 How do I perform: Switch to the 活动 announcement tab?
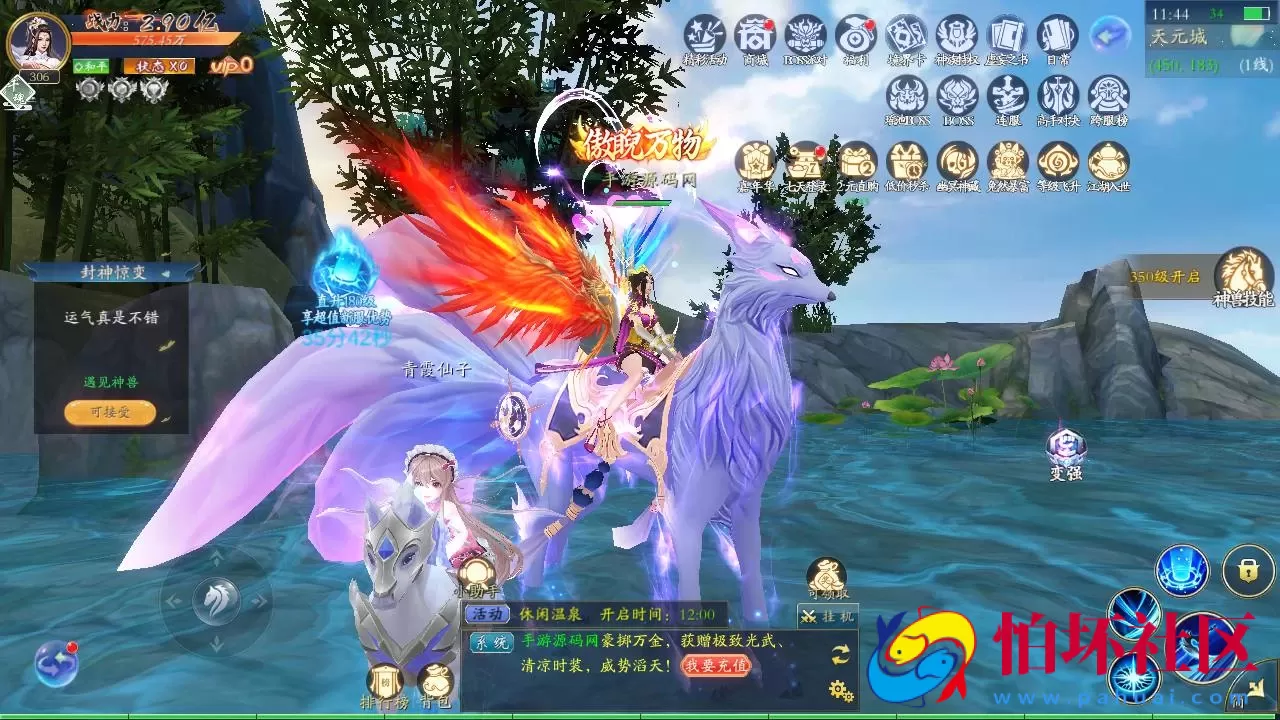pyautogui.click(x=489, y=614)
